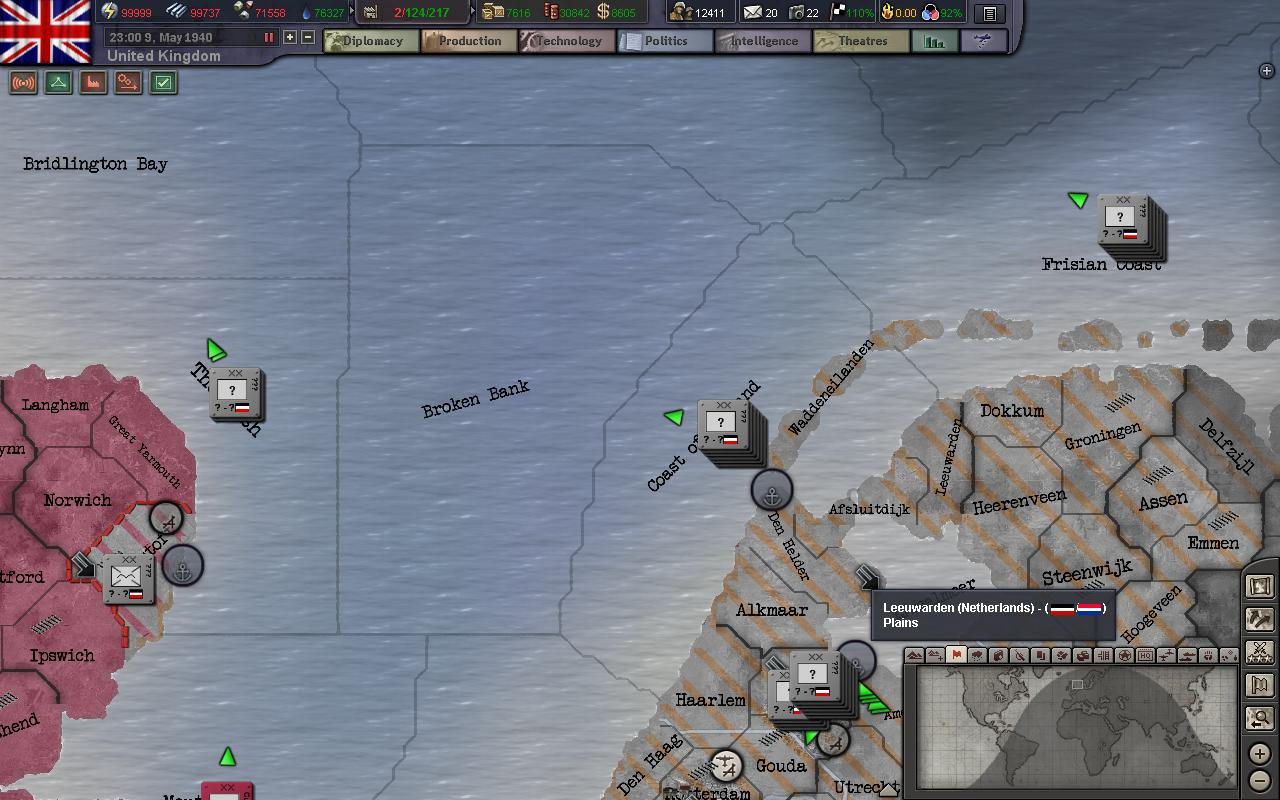
Task: Zoom out the map with the minus button
Action: (x=1260, y=780)
